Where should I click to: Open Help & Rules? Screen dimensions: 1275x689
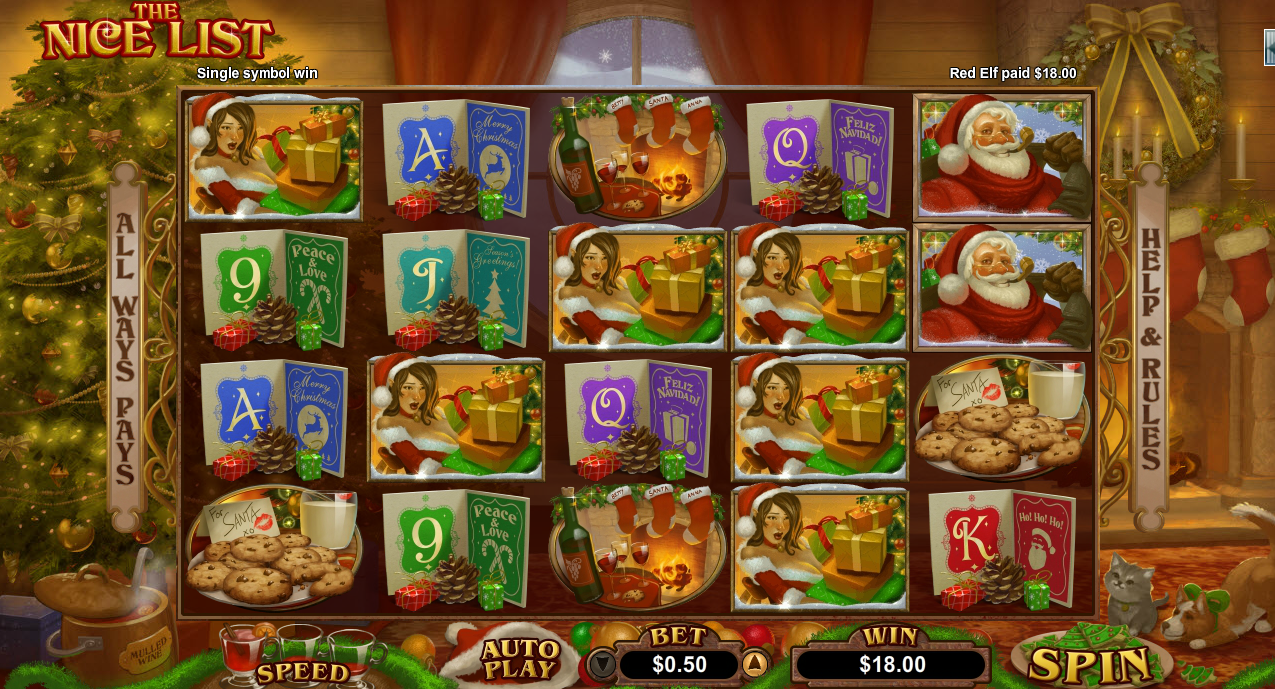(1151, 348)
